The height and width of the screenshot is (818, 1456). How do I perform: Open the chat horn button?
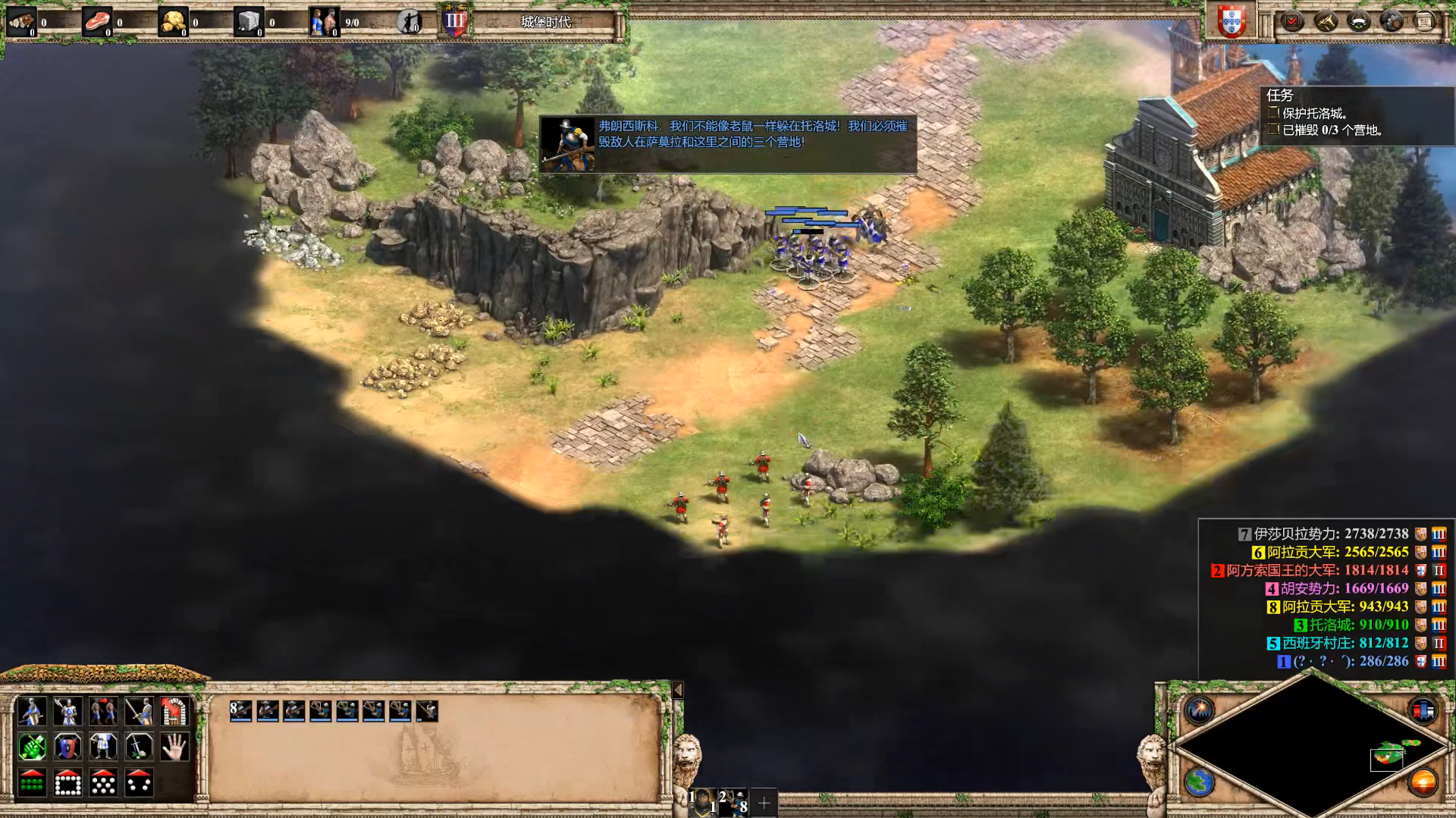(x=1326, y=21)
